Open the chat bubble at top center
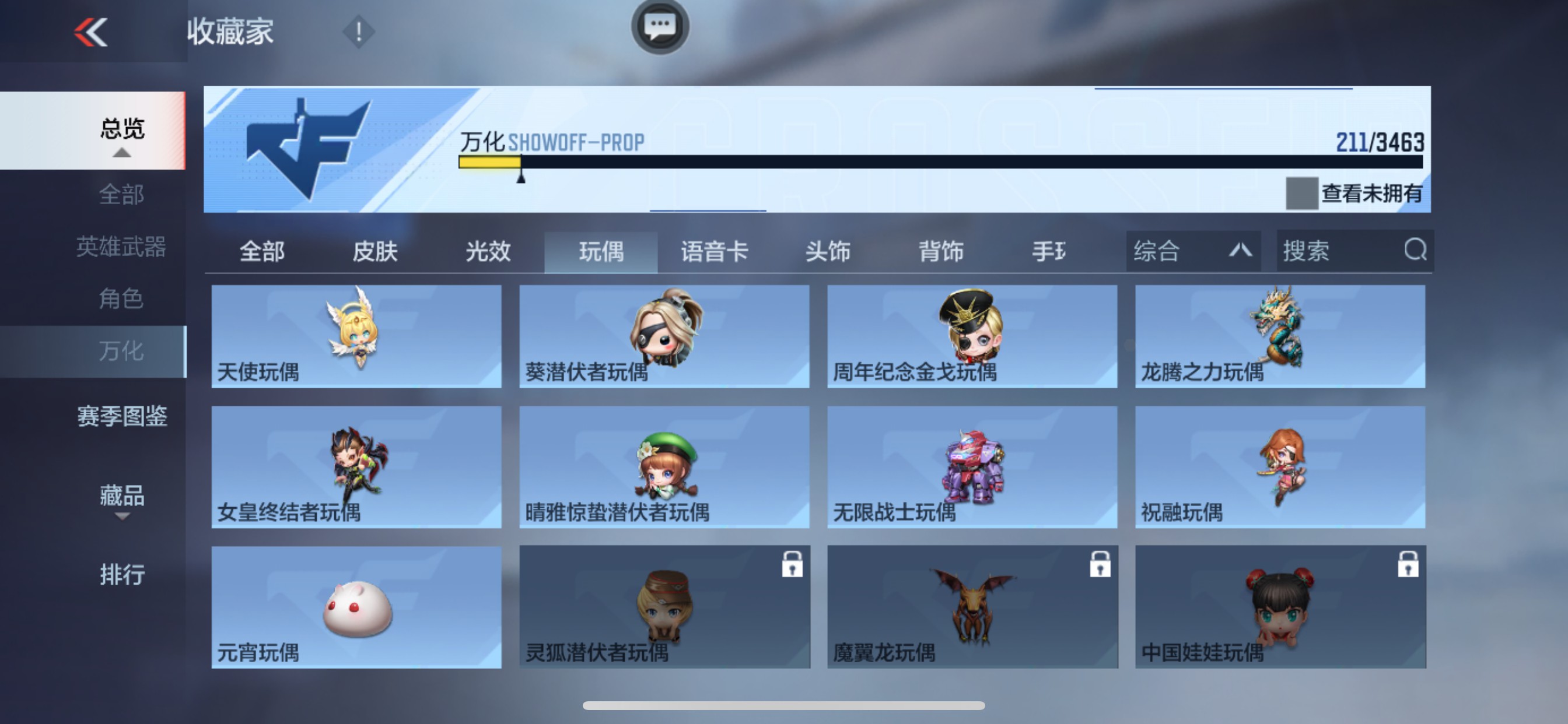The width and height of the screenshot is (1568, 724). pos(660,27)
